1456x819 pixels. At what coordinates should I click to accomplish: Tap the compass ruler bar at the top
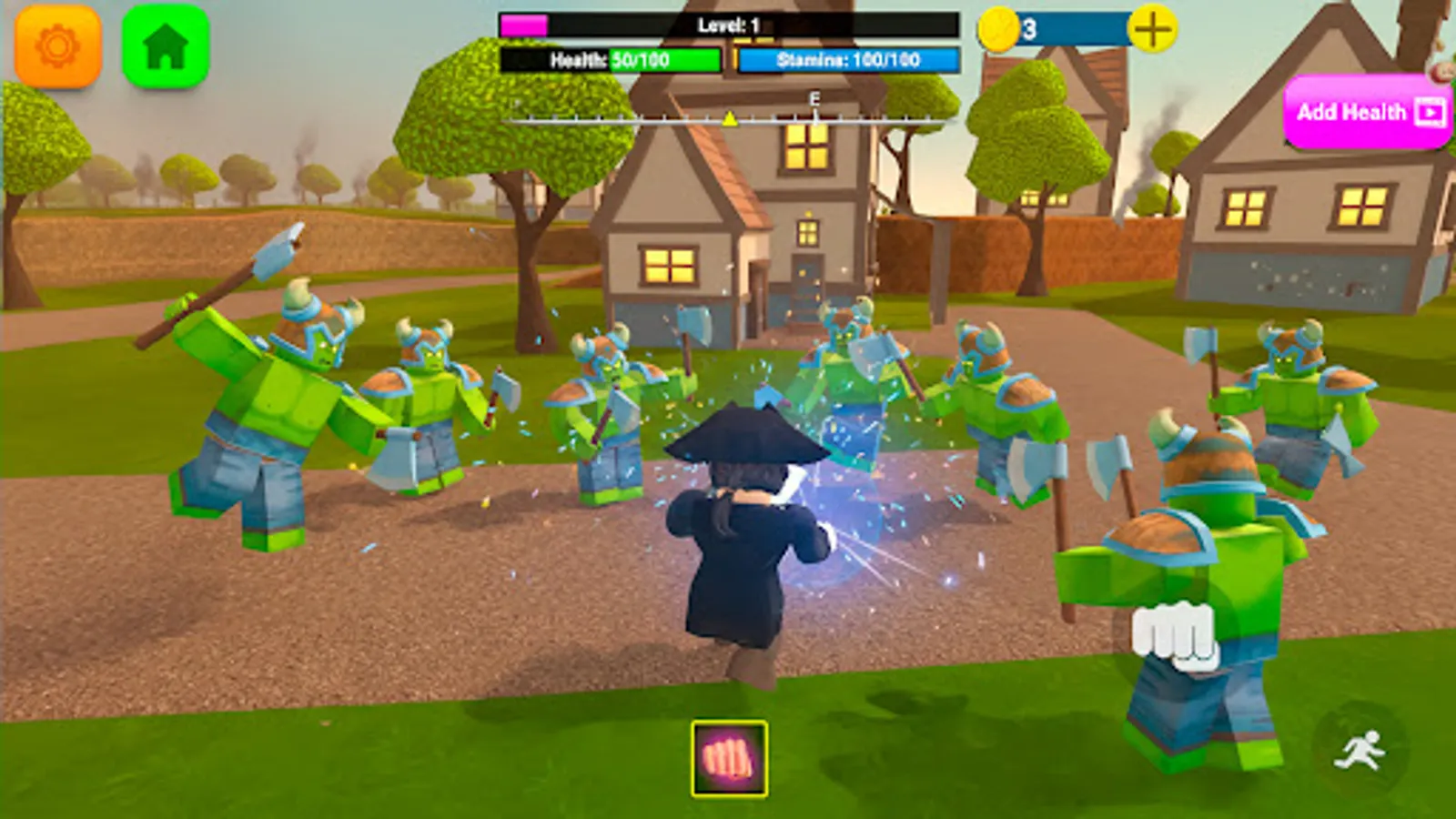[x=728, y=118]
